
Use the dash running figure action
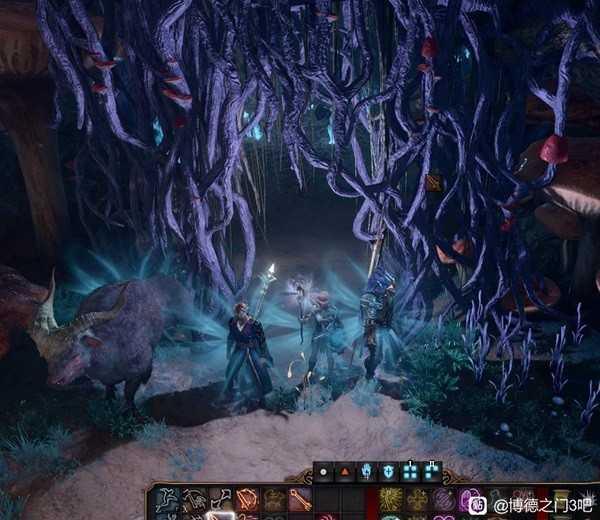[167, 499]
